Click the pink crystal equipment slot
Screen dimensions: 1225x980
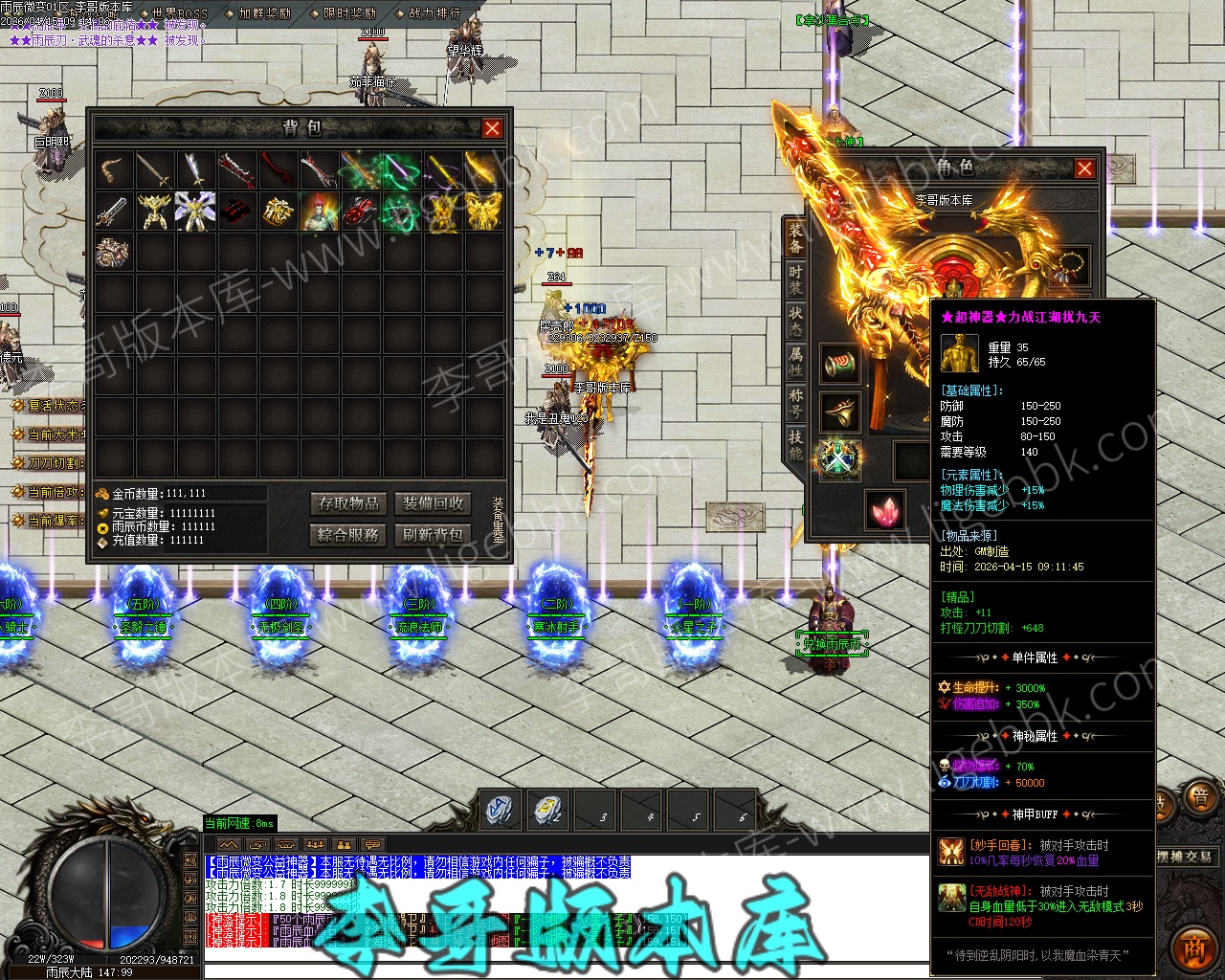pos(885,509)
